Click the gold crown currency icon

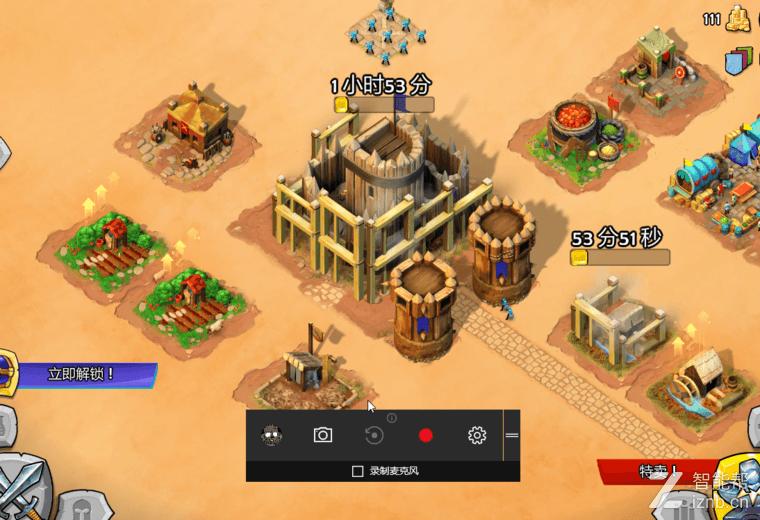(739, 17)
